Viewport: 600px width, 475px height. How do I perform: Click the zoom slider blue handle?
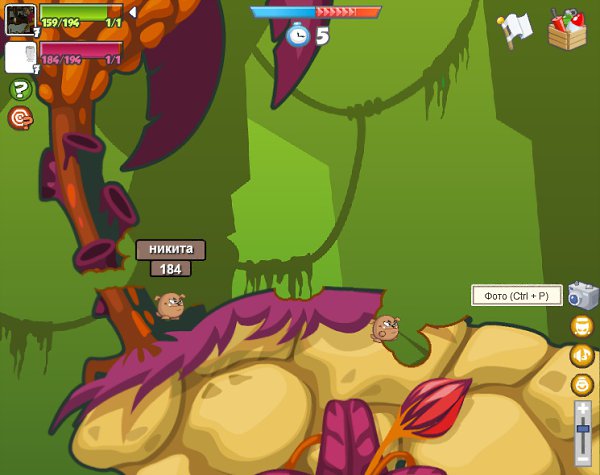[583, 428]
